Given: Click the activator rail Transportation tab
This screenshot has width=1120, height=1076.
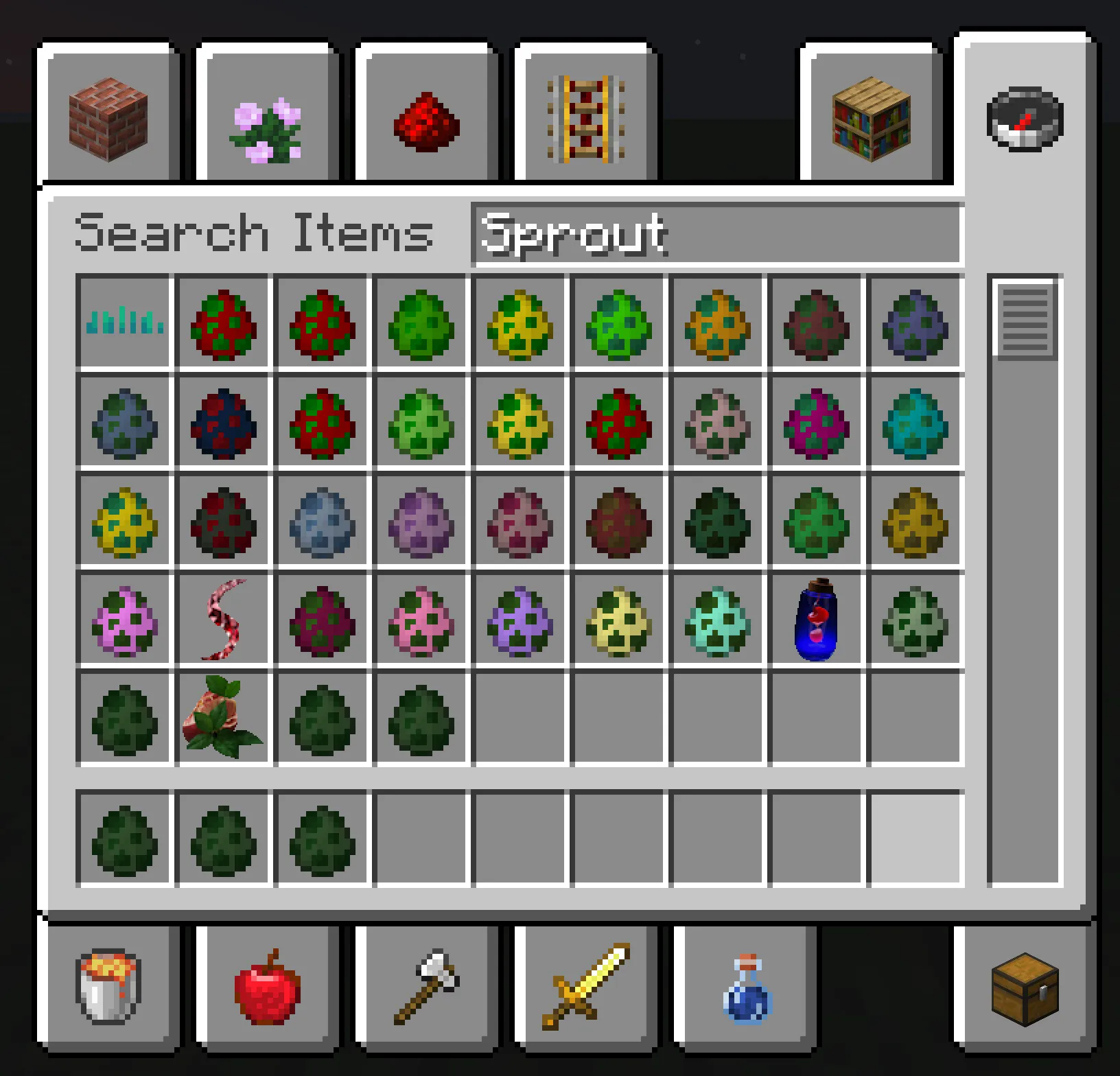Looking at the screenshot, I should click(x=583, y=120).
